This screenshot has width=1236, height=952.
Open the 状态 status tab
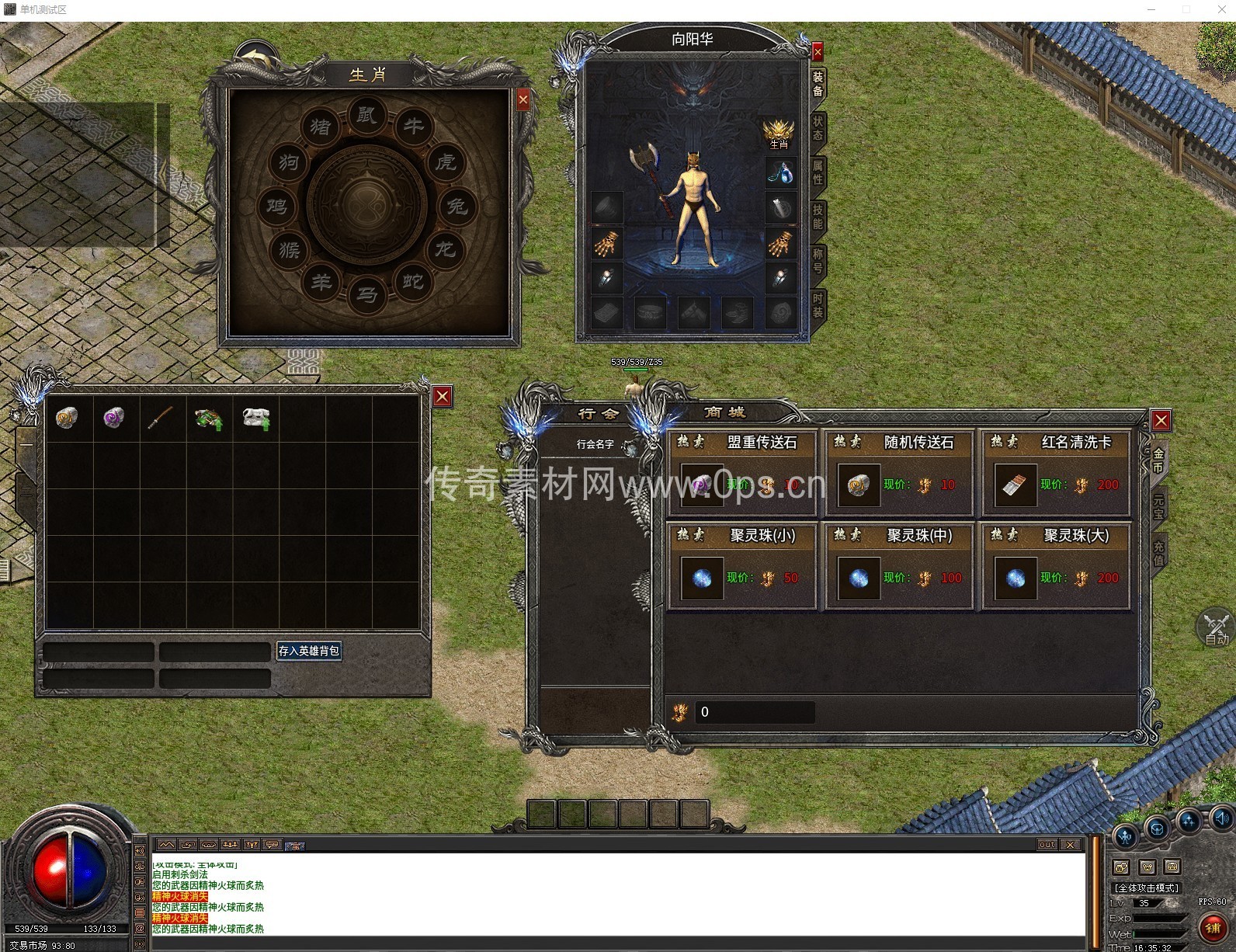pos(818,128)
